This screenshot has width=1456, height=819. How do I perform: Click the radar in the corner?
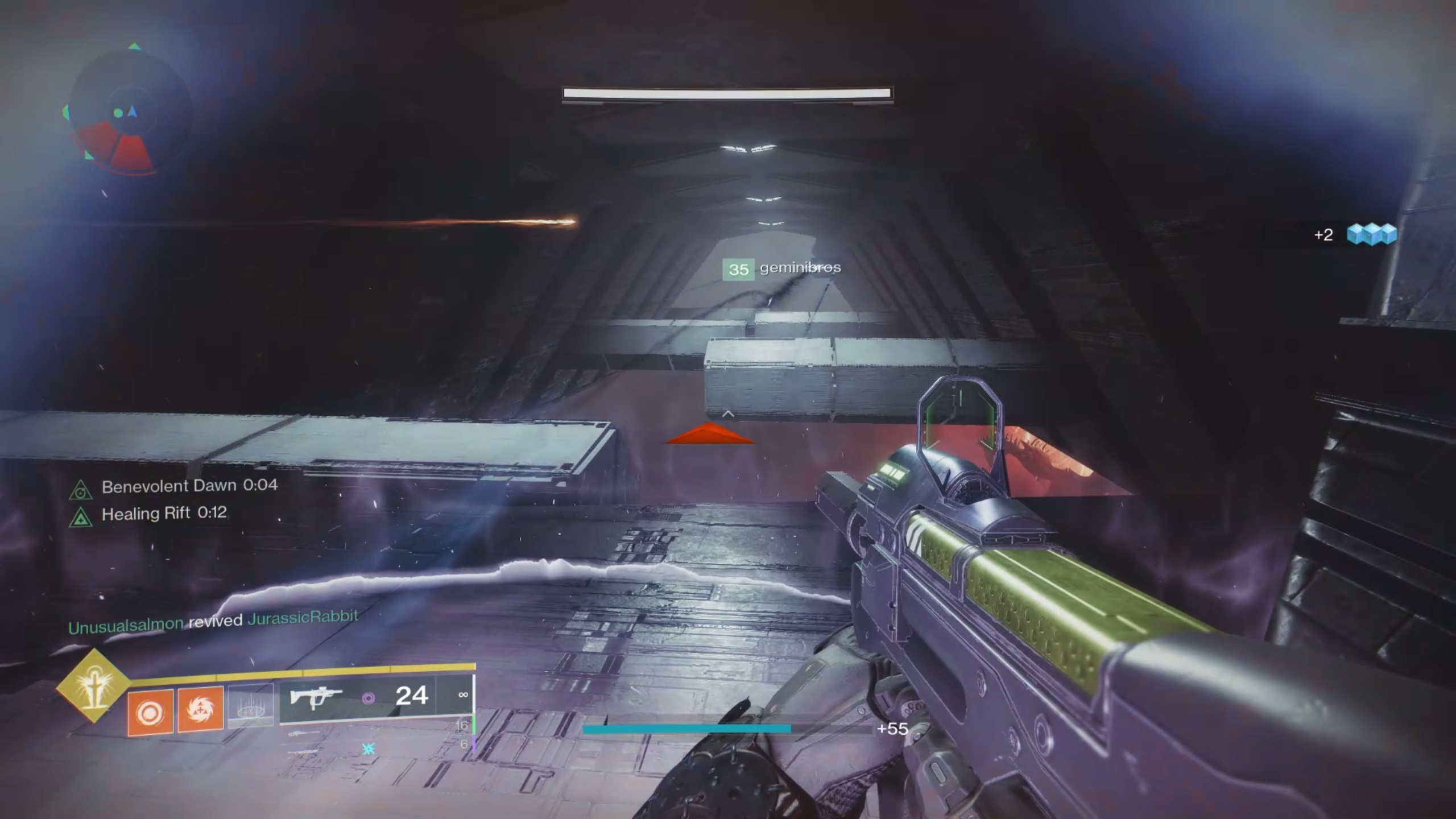[127, 112]
